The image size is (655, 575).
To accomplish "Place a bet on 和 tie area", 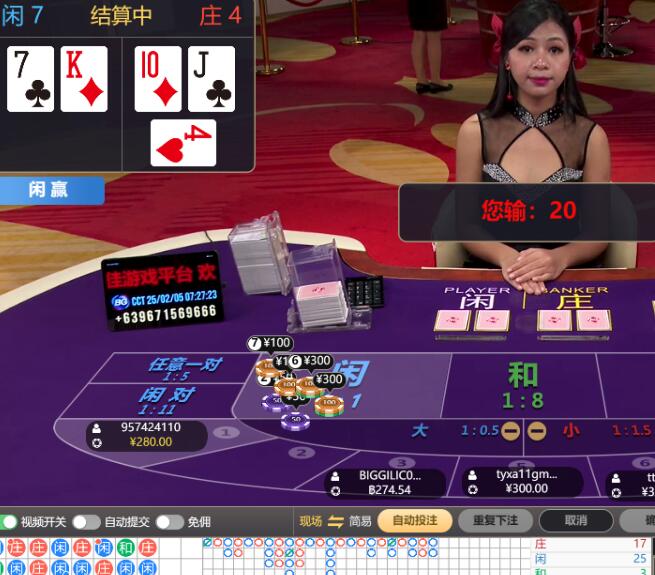I will [x=522, y=386].
